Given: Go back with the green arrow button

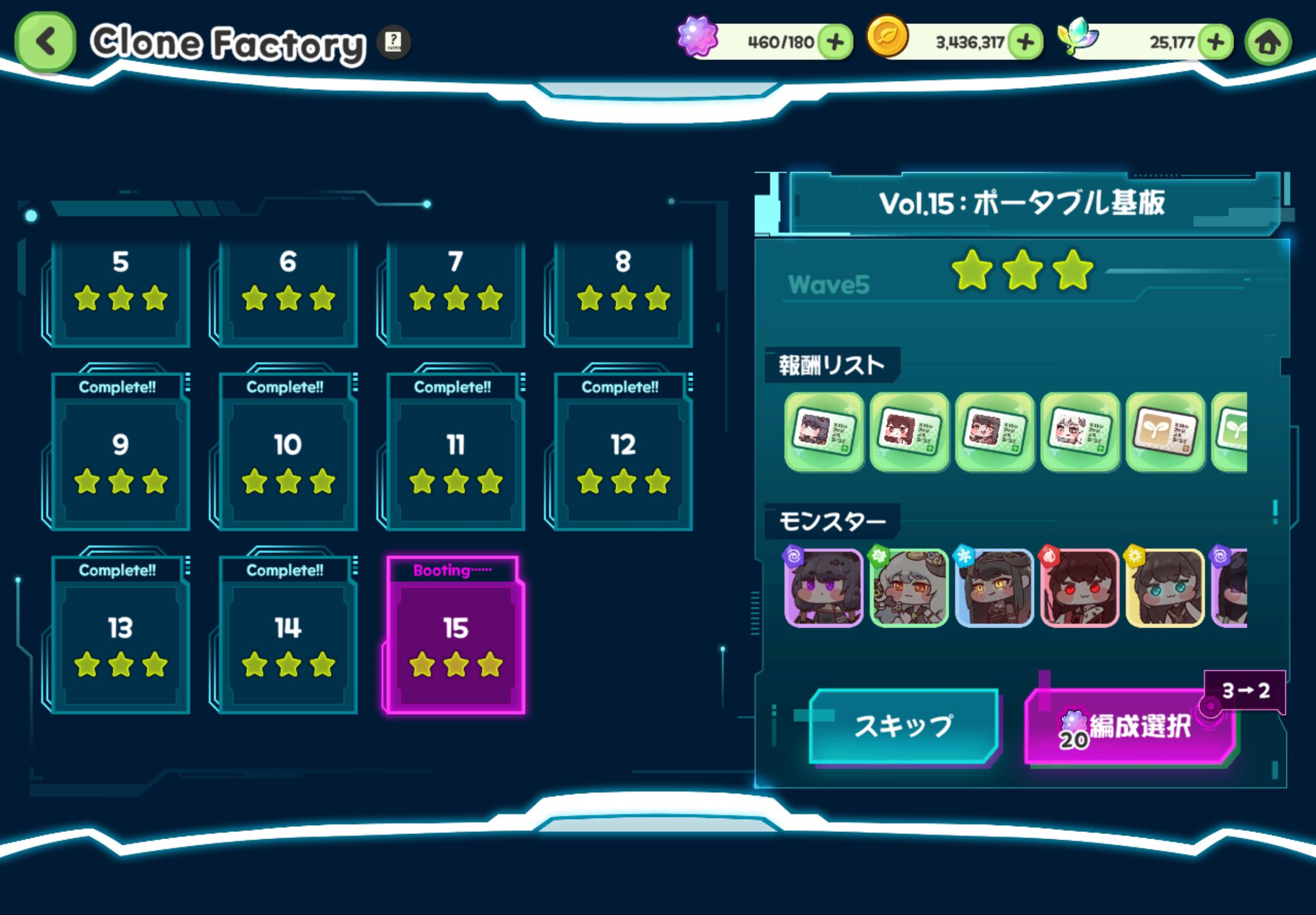Looking at the screenshot, I should (x=45, y=42).
